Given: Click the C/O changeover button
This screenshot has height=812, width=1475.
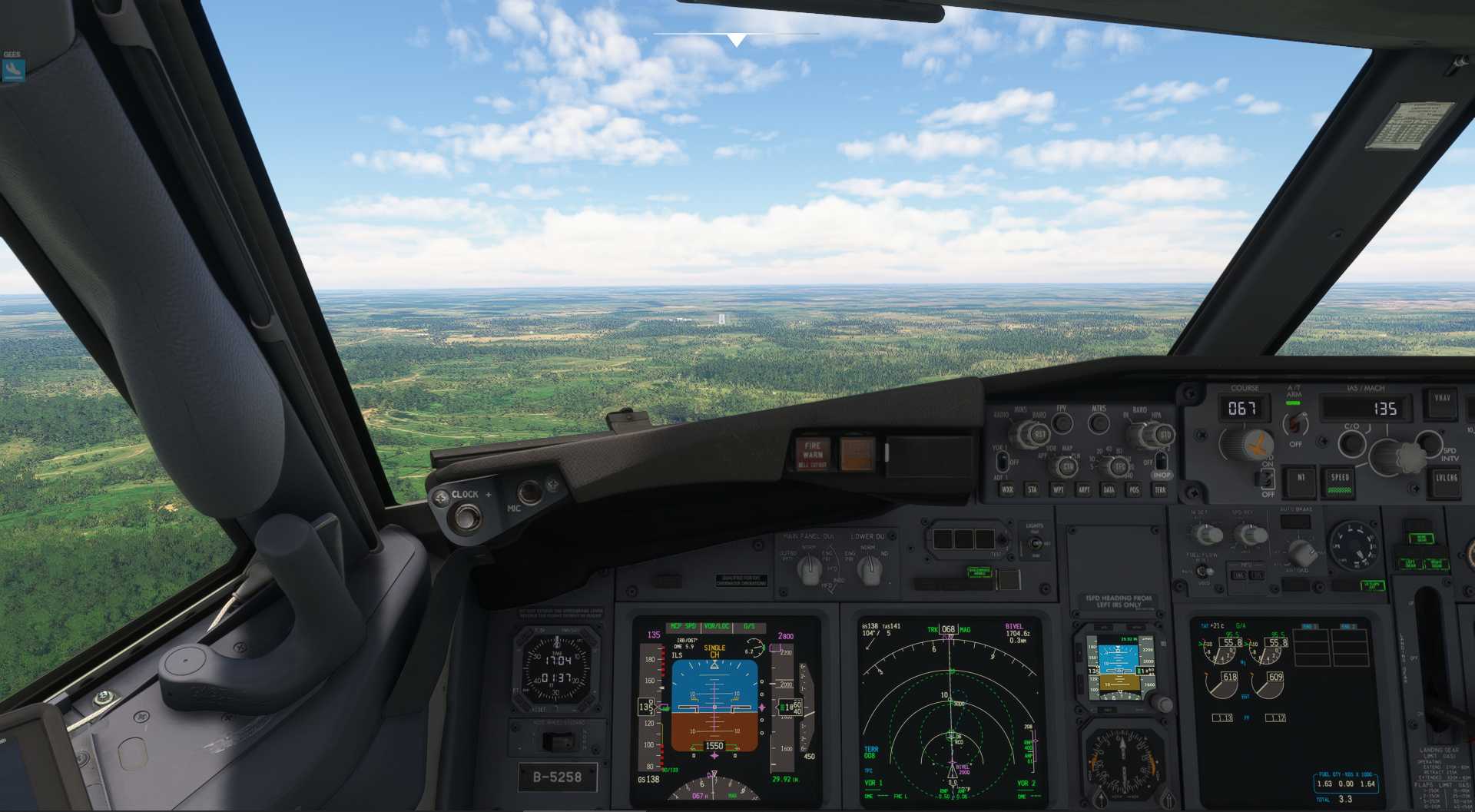Looking at the screenshot, I should click(x=1351, y=442).
